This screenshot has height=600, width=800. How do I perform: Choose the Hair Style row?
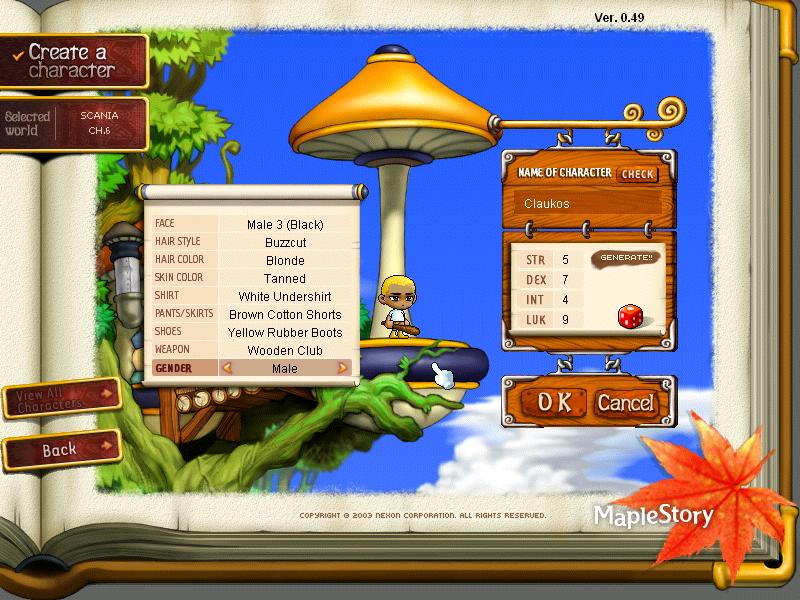[253, 242]
